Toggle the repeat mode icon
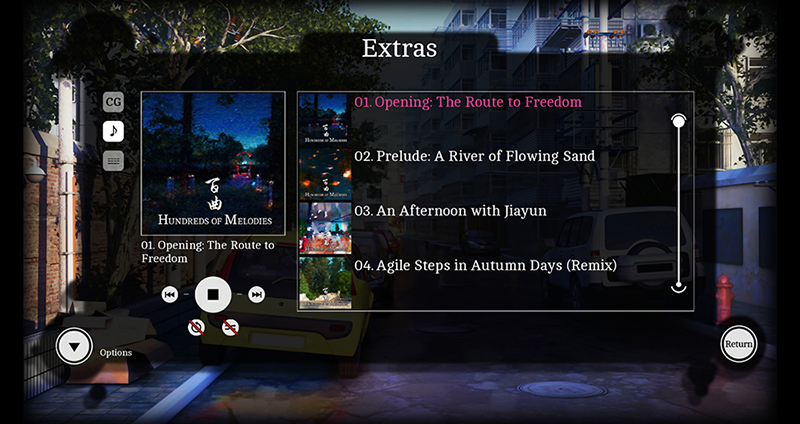 click(x=197, y=327)
